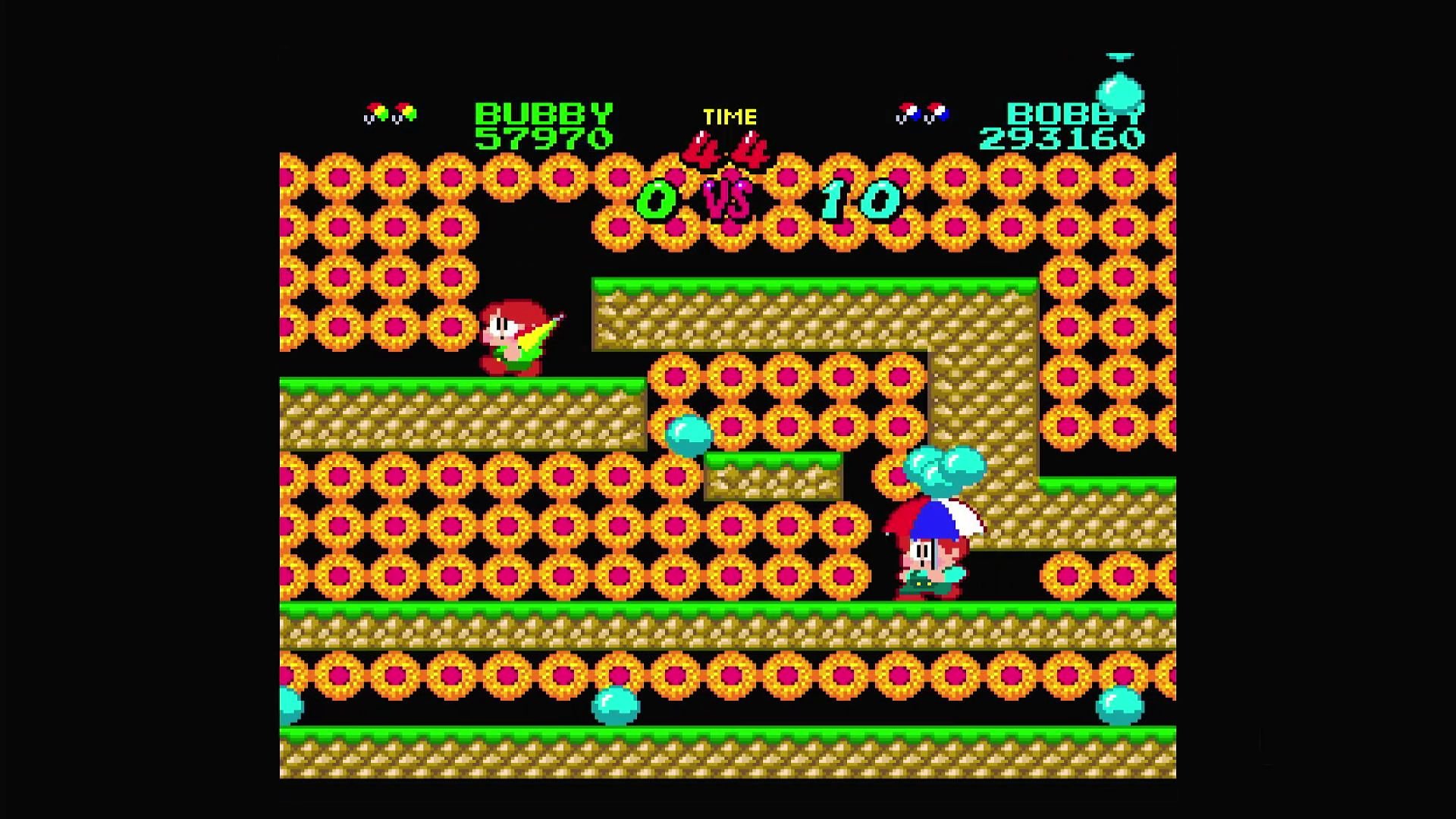Select the leftmost umbrella icon beside BUBBY
The width and height of the screenshot is (1456, 819).
(x=377, y=111)
